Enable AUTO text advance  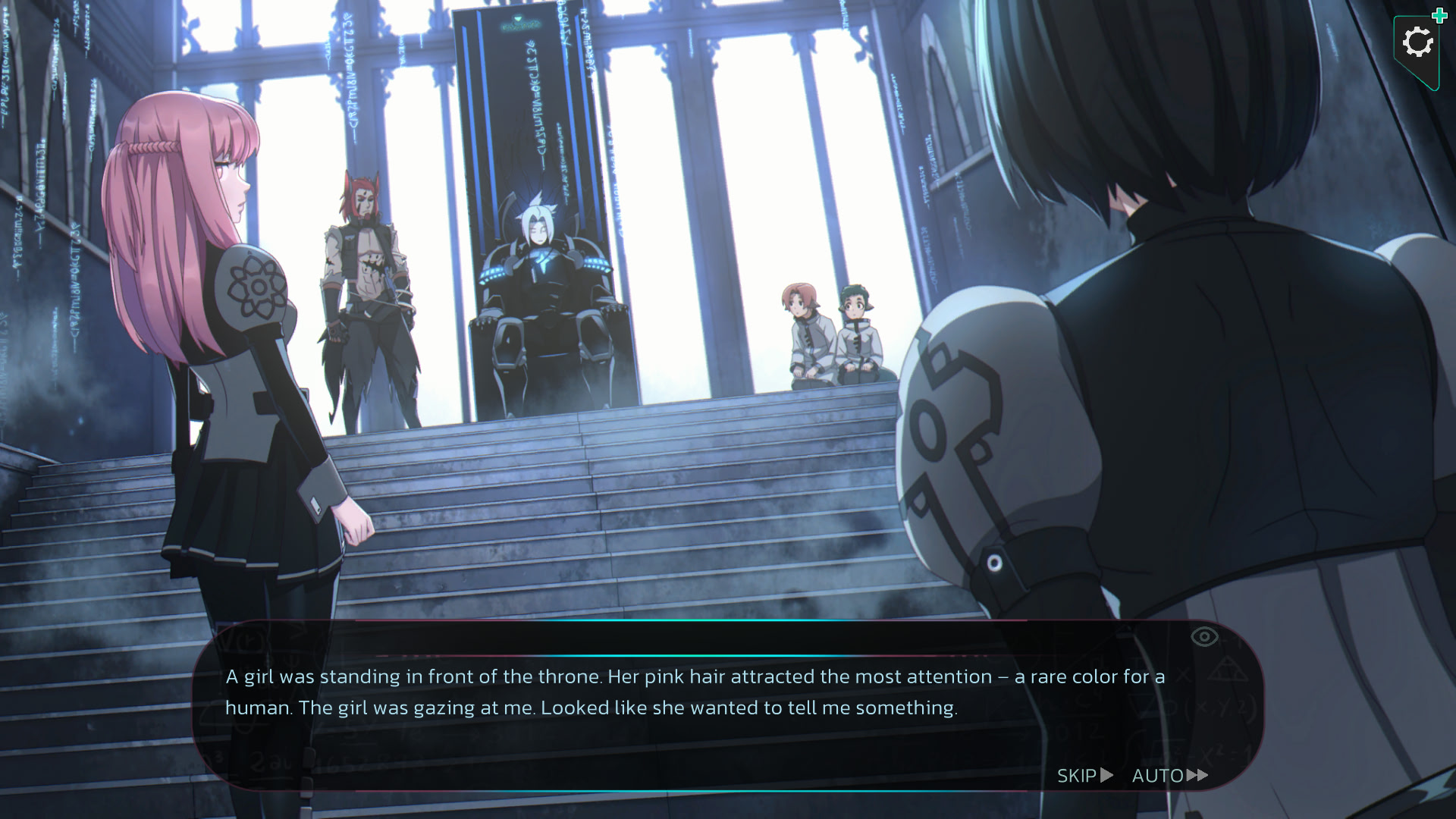1169,775
